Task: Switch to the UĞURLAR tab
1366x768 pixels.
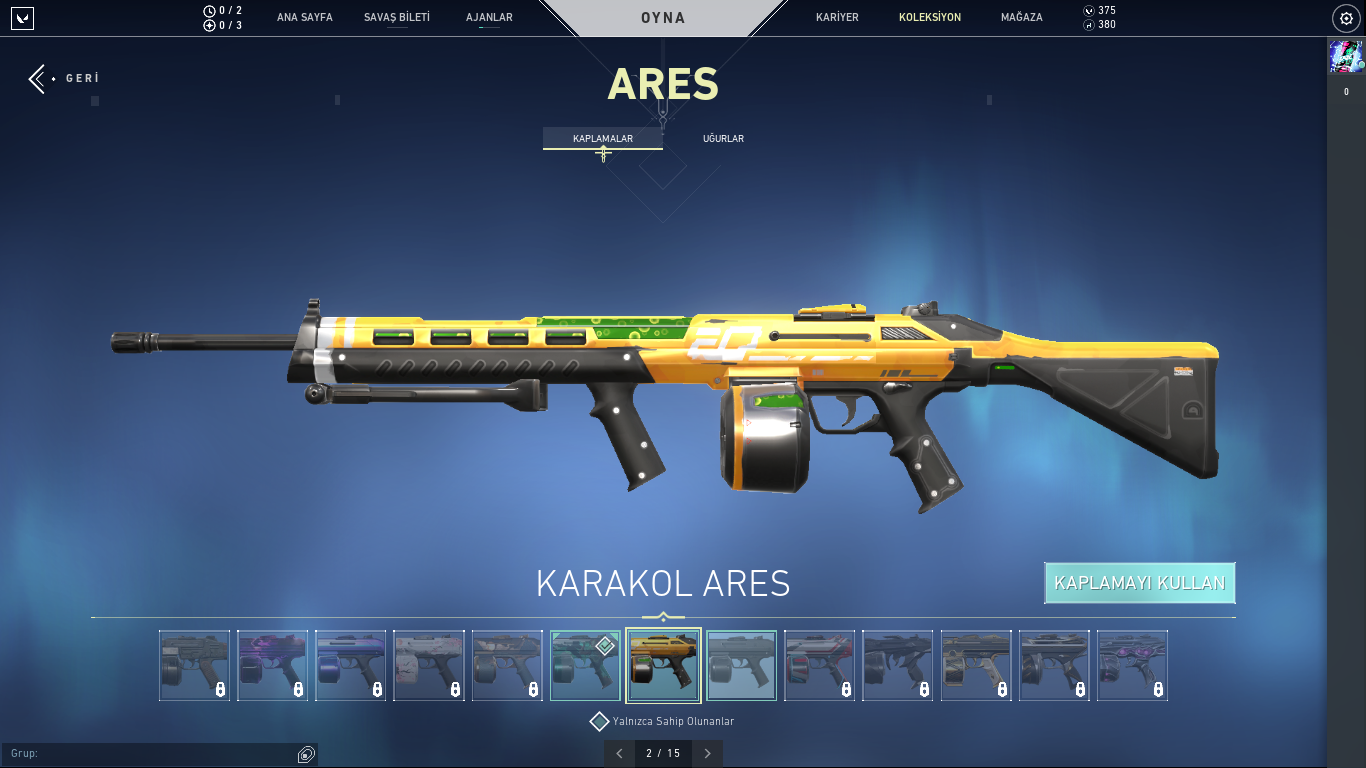Action: (723, 138)
